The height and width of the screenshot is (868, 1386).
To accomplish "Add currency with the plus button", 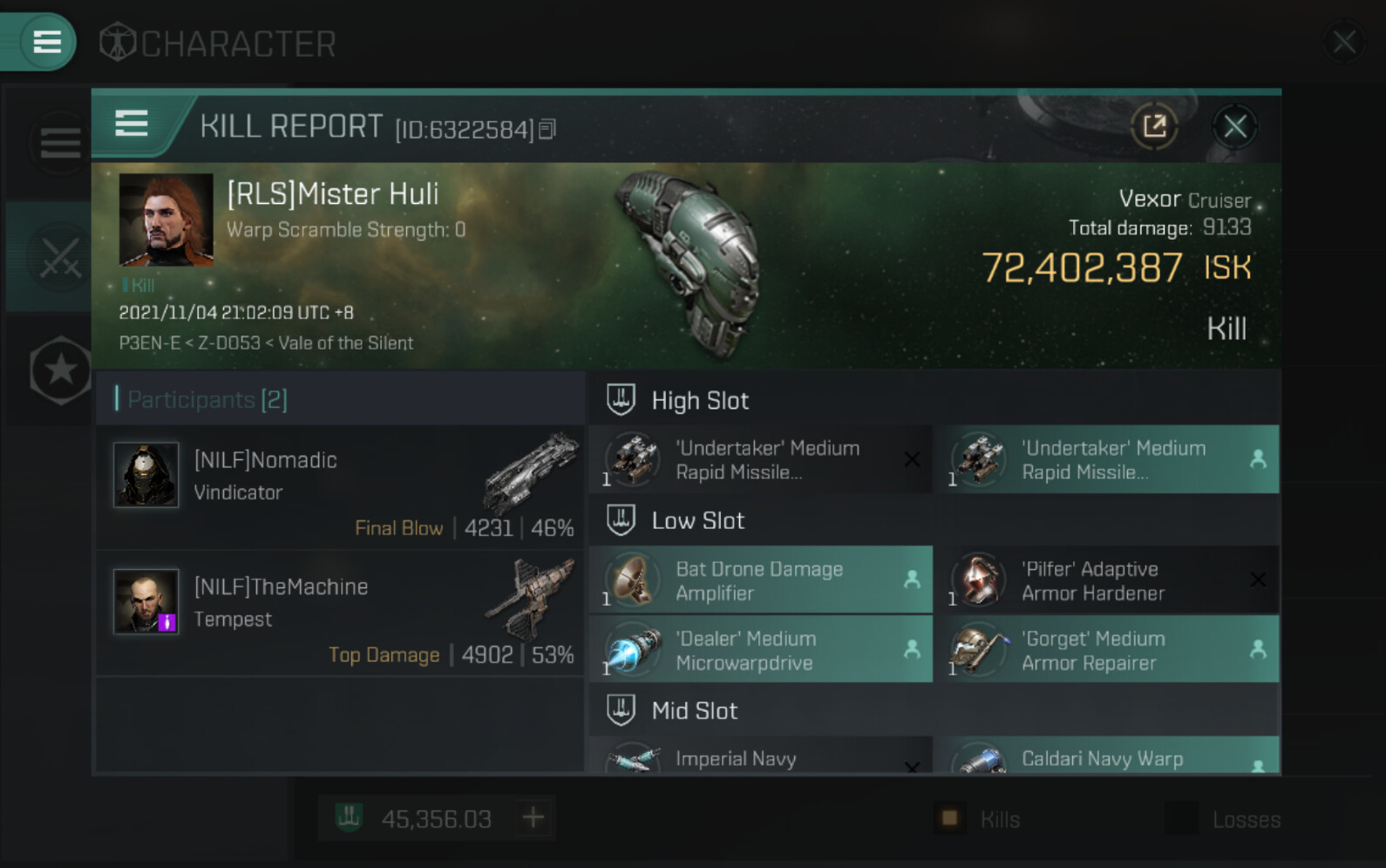I will [x=533, y=818].
